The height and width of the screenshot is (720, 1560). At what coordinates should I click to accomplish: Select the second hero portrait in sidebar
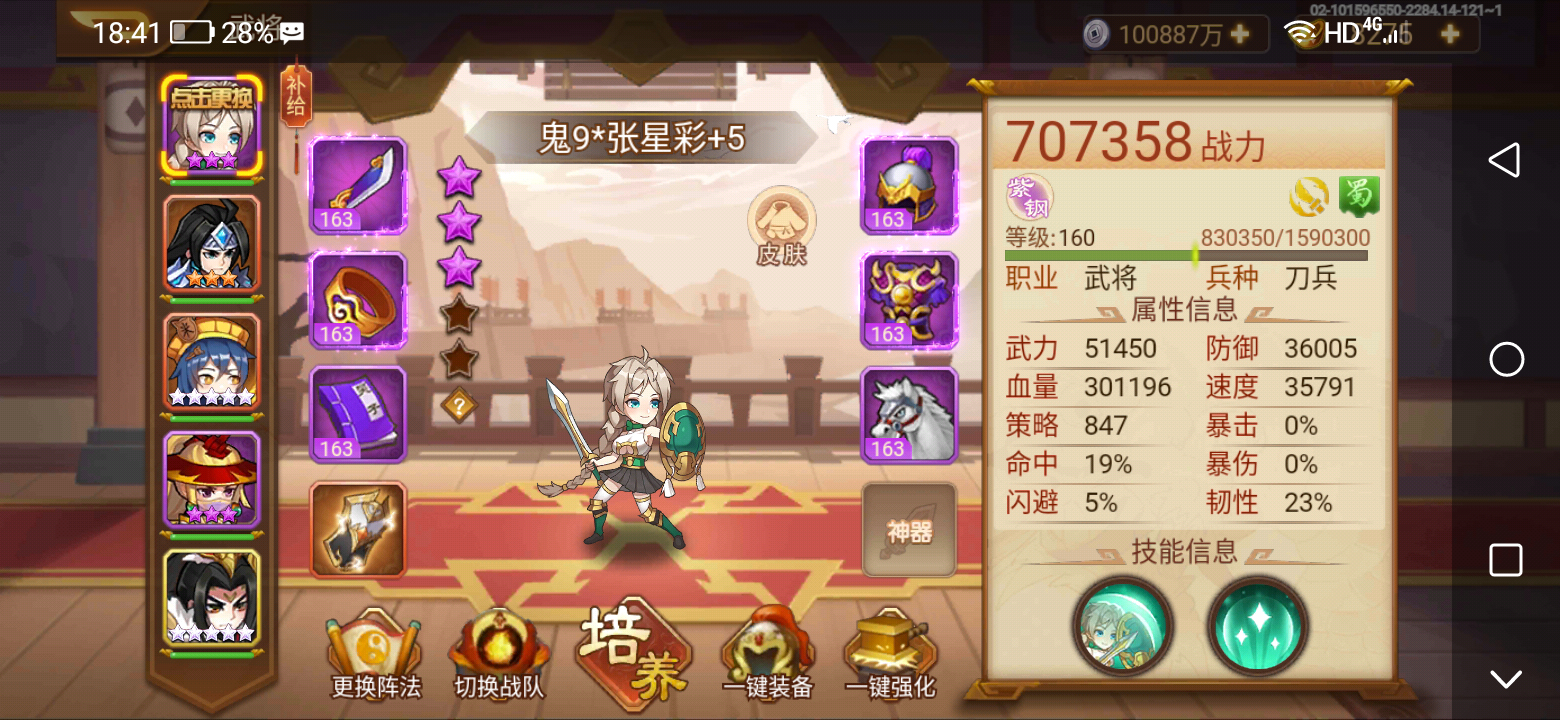211,245
